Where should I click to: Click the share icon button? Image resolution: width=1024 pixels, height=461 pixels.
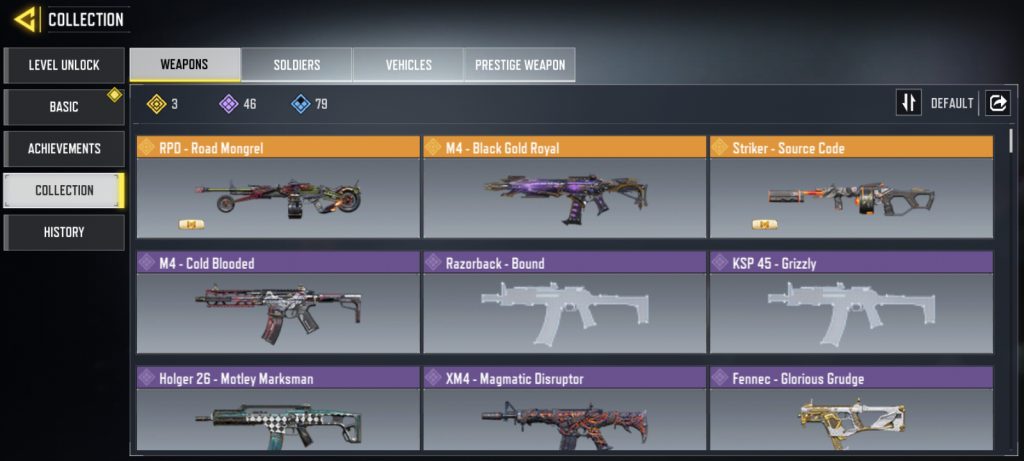(x=998, y=103)
